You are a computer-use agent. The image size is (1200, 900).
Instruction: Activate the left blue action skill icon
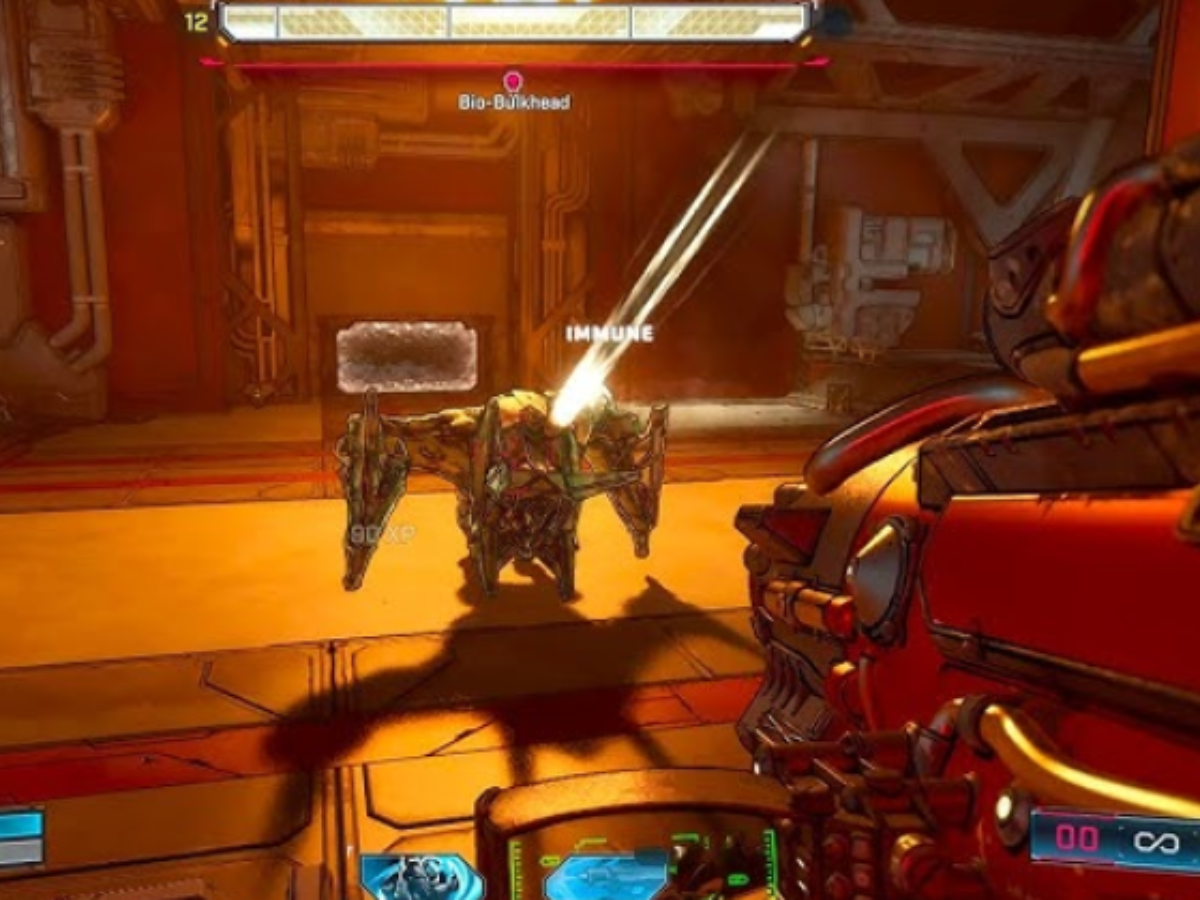[x=422, y=877]
